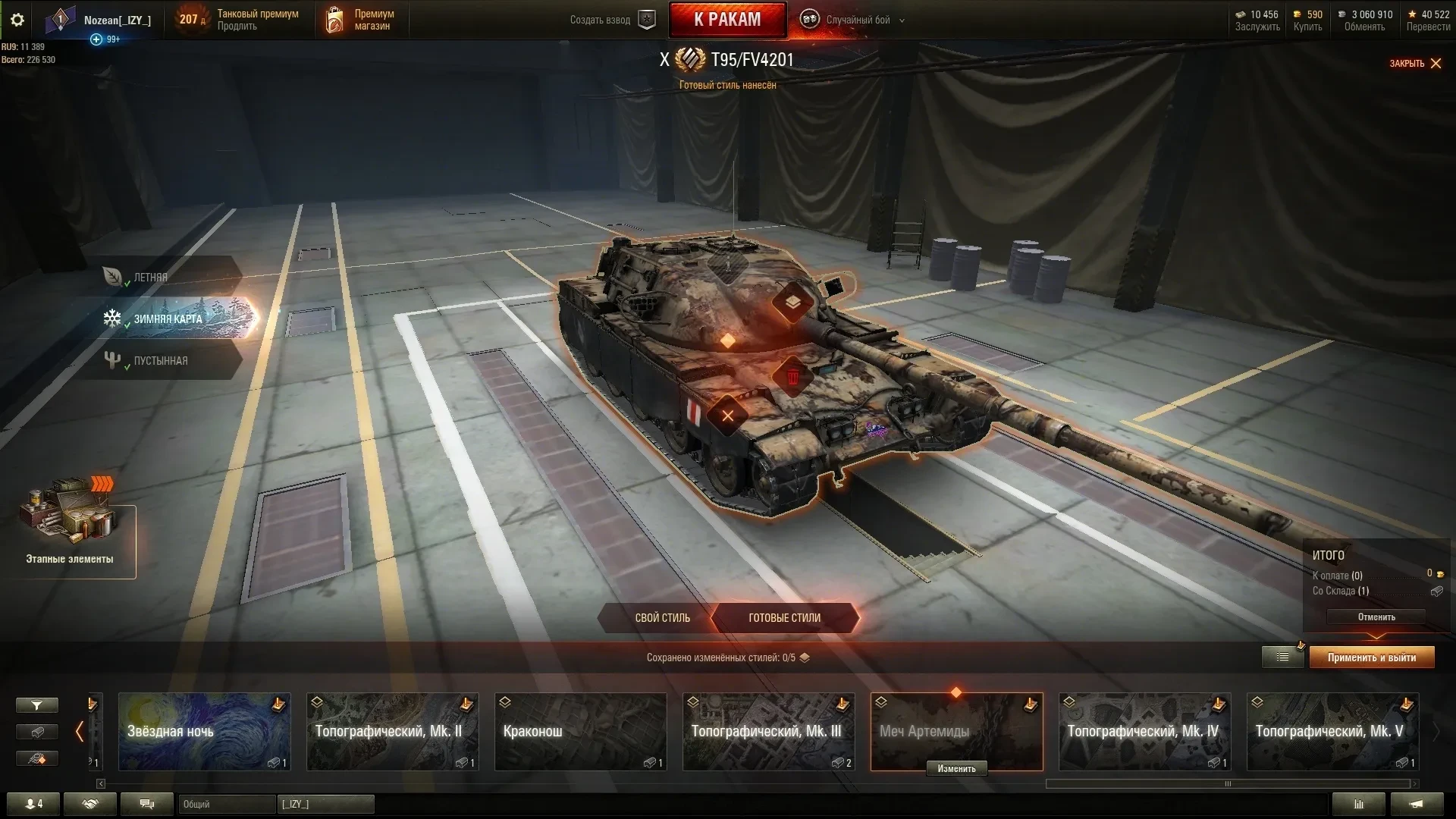
Task: Pick the Краконош style
Action: 580,731
